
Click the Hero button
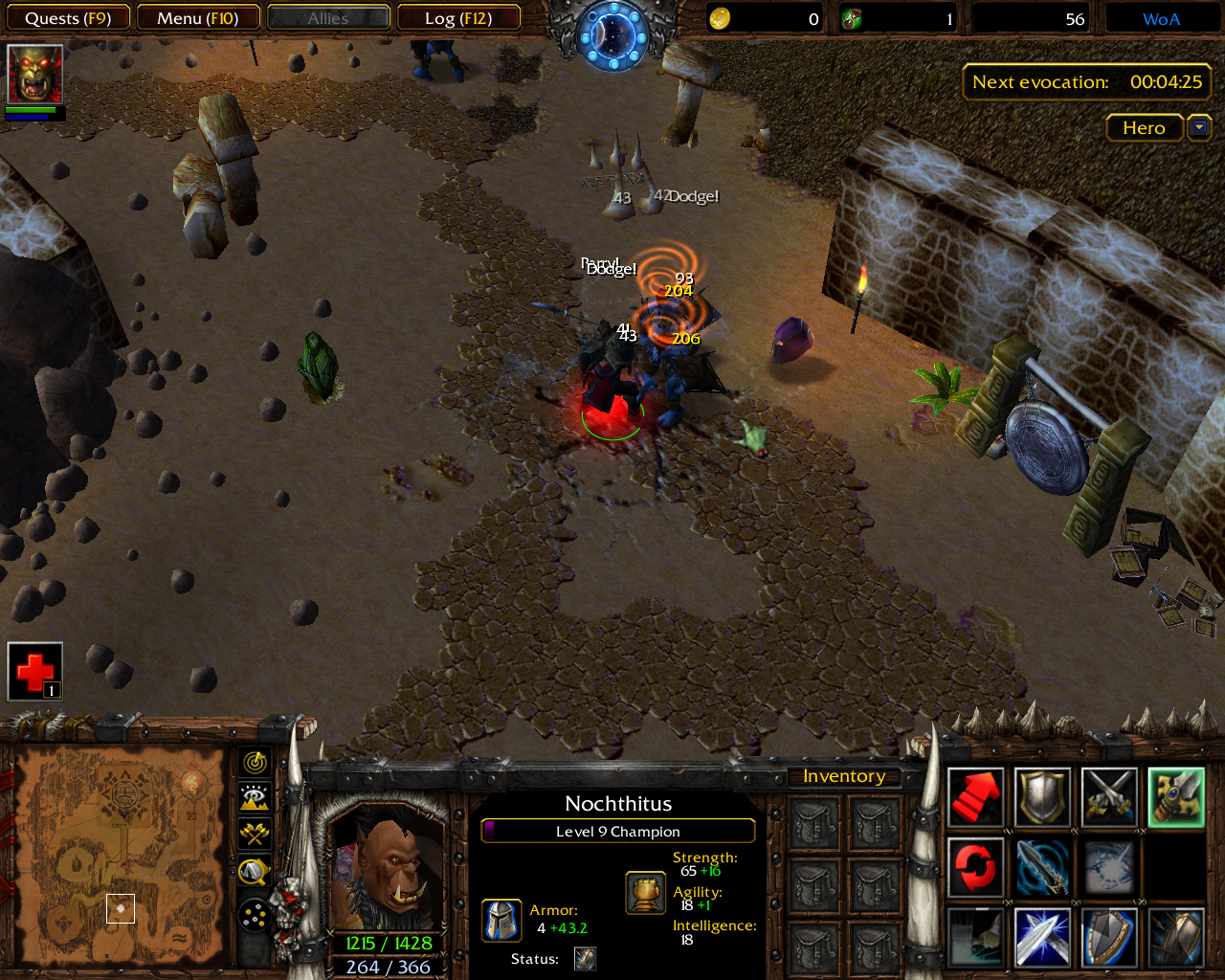pos(1144,127)
